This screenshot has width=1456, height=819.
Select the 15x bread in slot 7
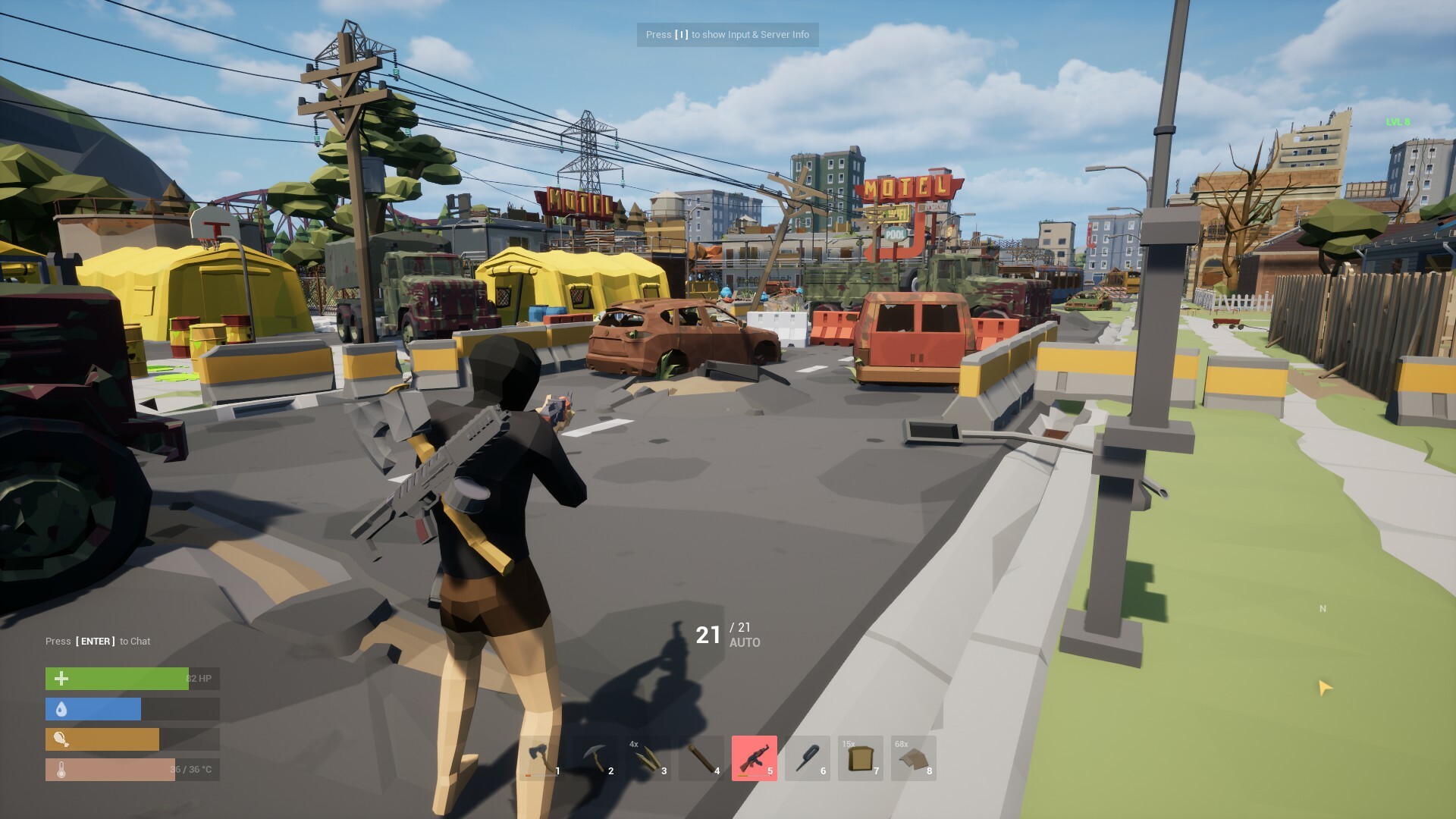pos(861,758)
